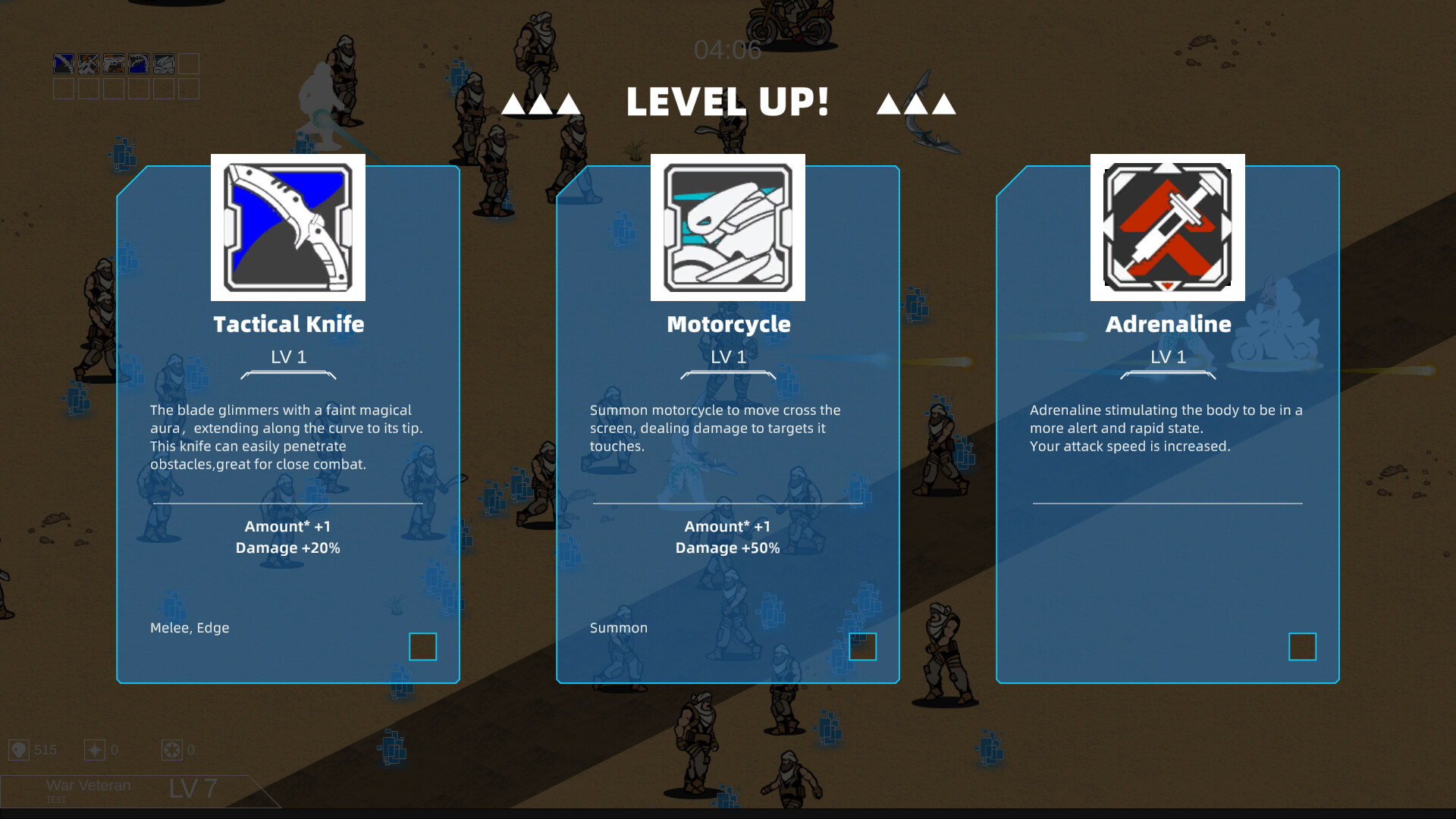Click the crossed-weapons icon in the inventory bar
Screen dimensions: 1456x819
[x=89, y=64]
